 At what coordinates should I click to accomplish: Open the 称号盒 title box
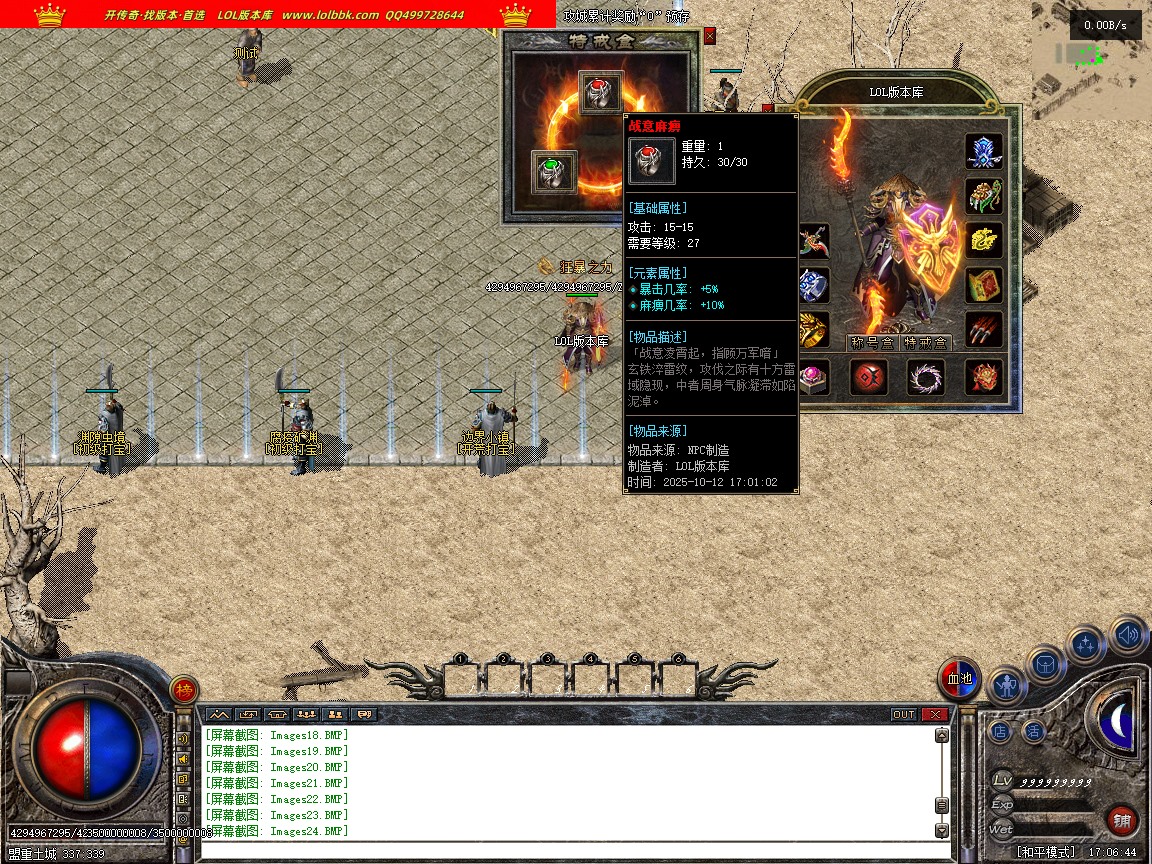871,343
